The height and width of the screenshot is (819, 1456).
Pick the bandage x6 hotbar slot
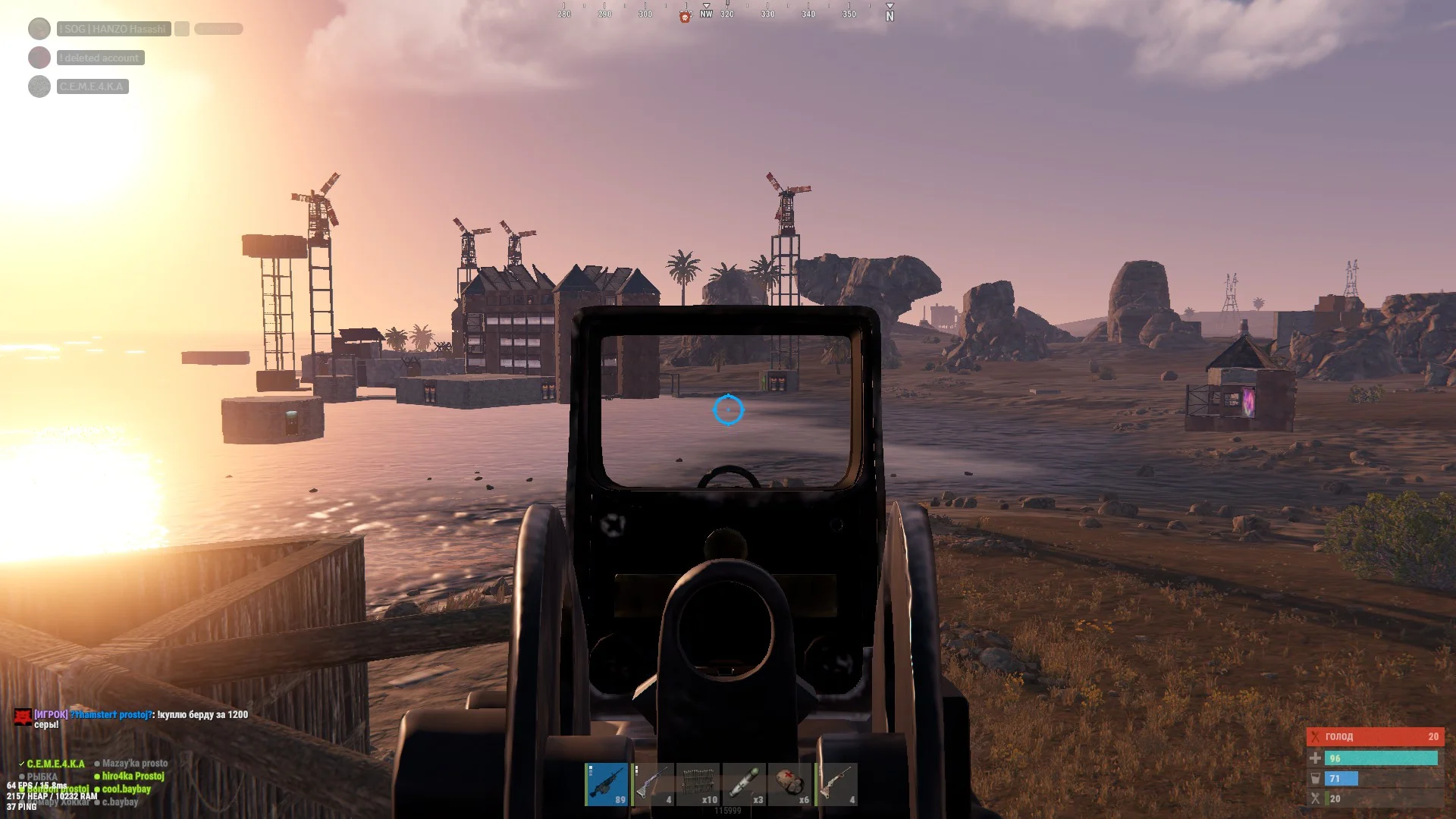pyautogui.click(x=789, y=784)
